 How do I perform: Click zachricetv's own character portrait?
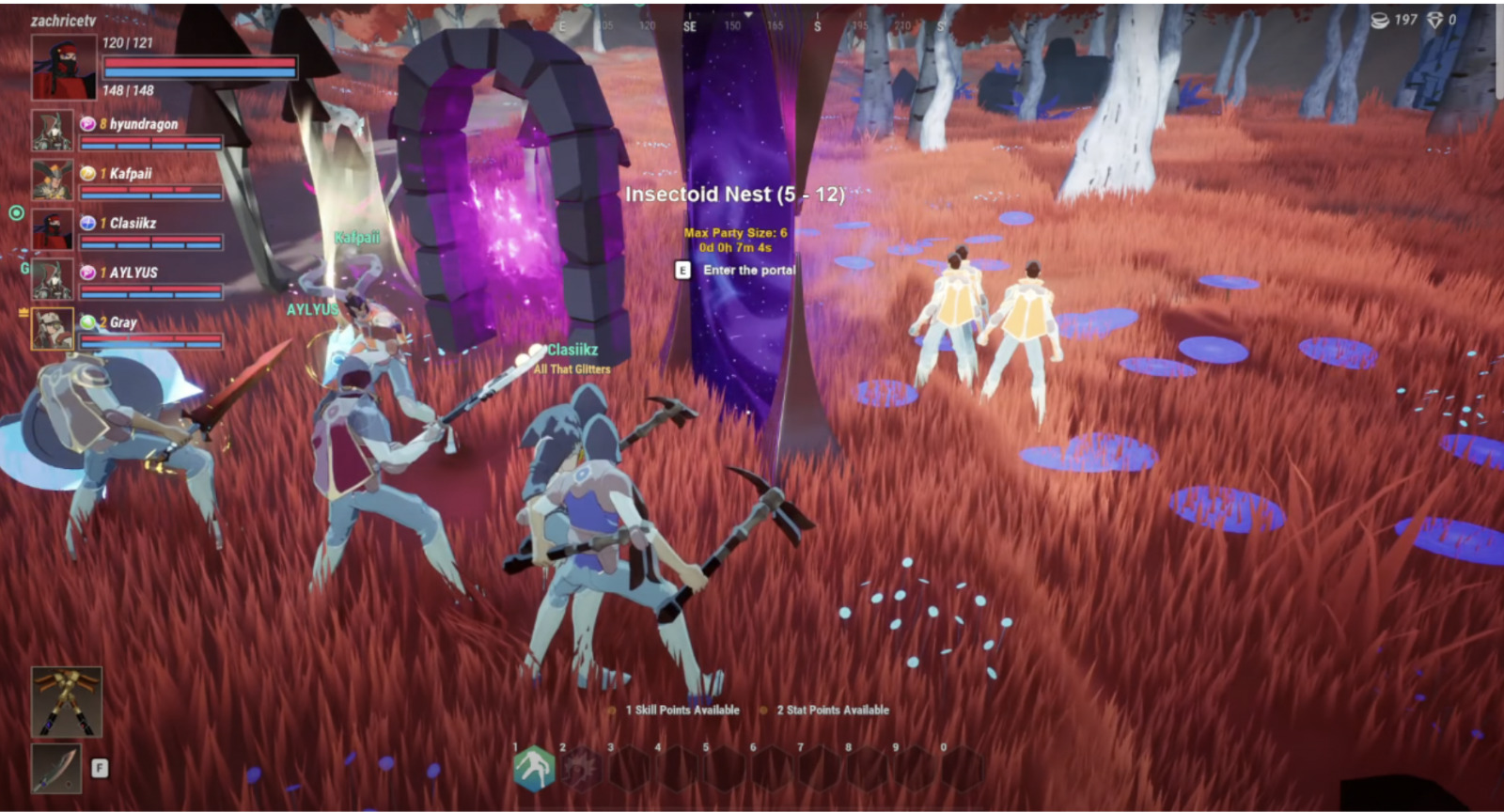tap(64, 68)
